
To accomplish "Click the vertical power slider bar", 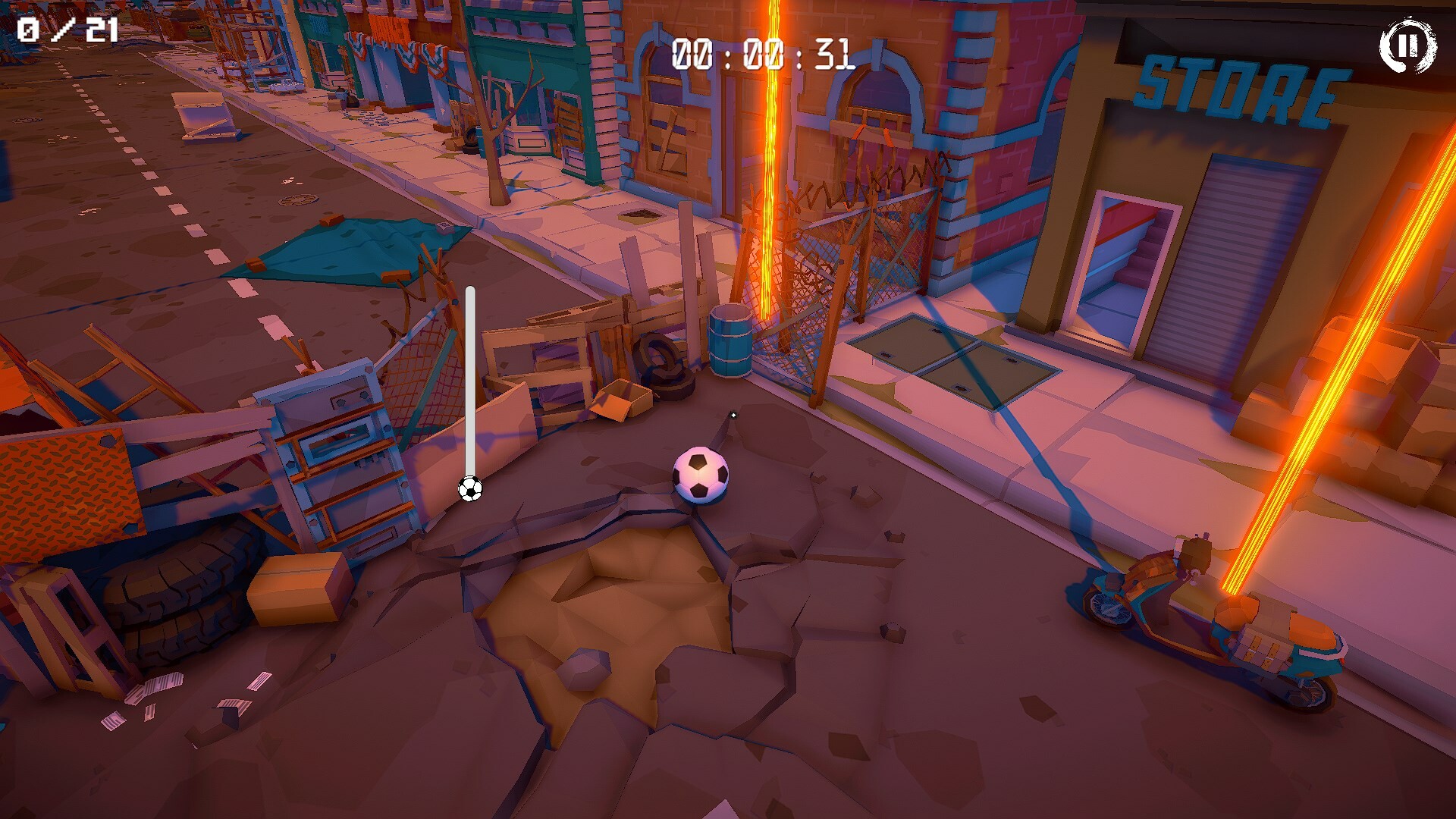I will (469, 379).
